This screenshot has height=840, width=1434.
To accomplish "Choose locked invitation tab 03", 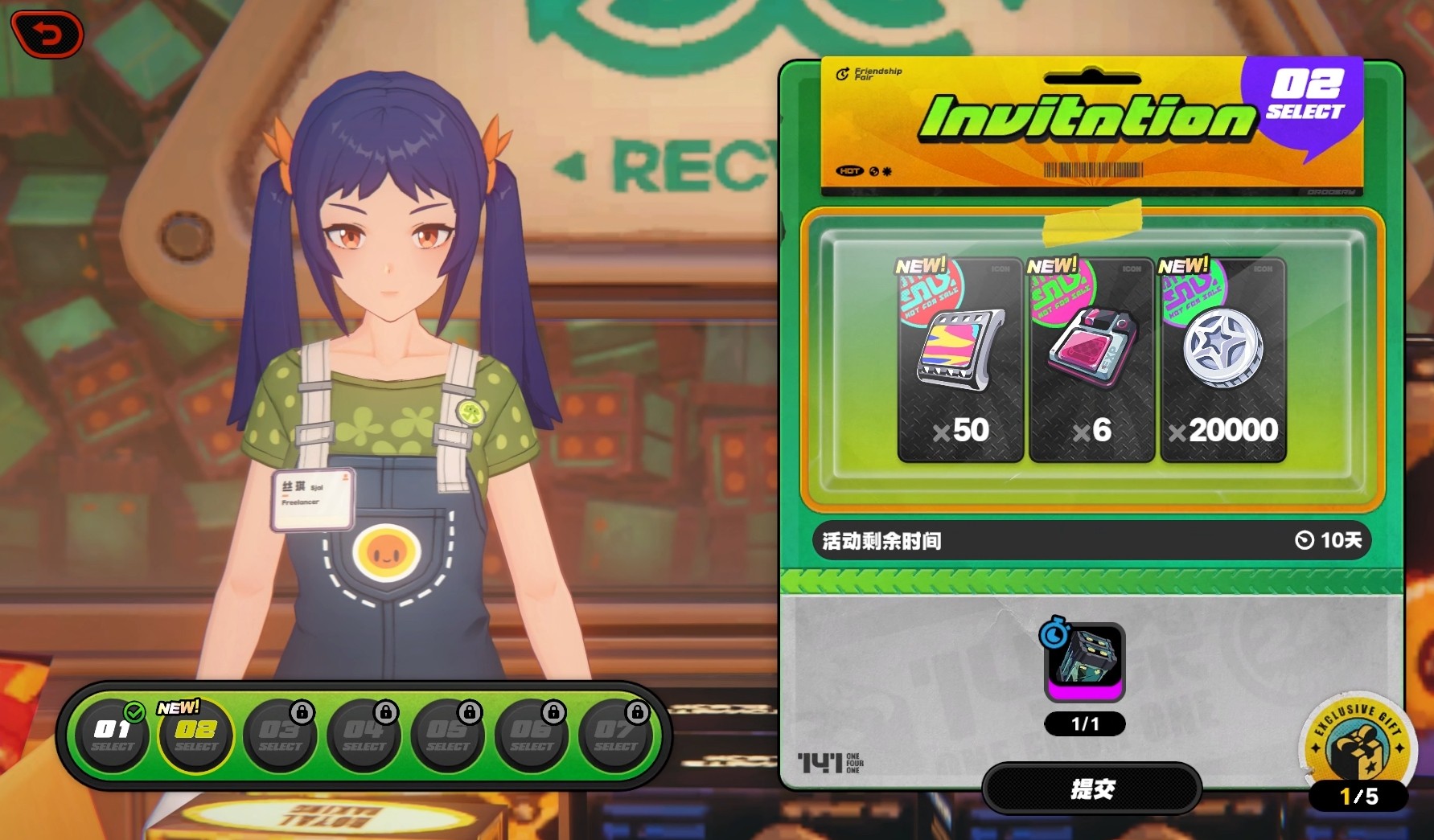I will (281, 736).
